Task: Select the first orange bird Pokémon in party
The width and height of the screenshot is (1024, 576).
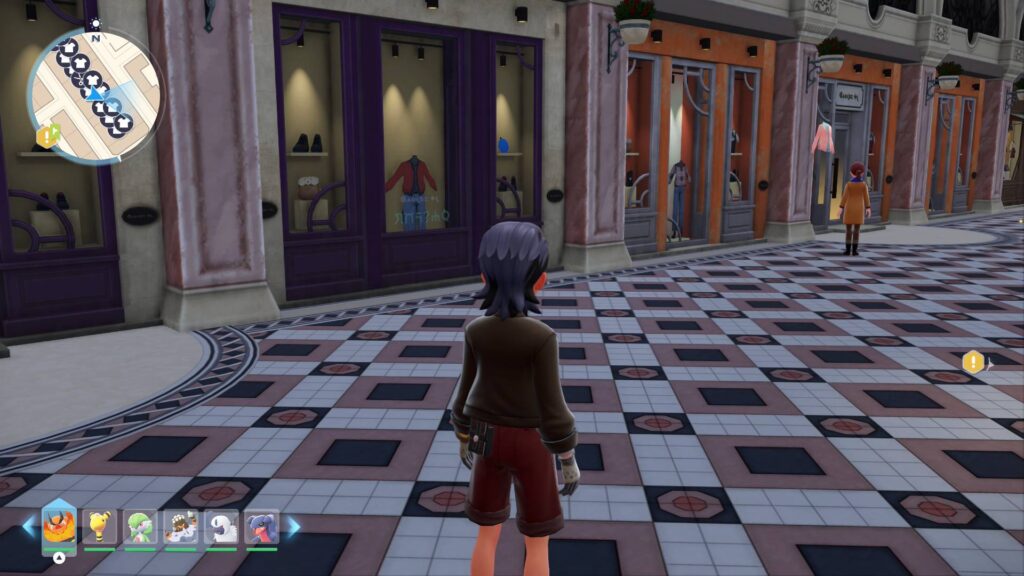Action: [59, 526]
